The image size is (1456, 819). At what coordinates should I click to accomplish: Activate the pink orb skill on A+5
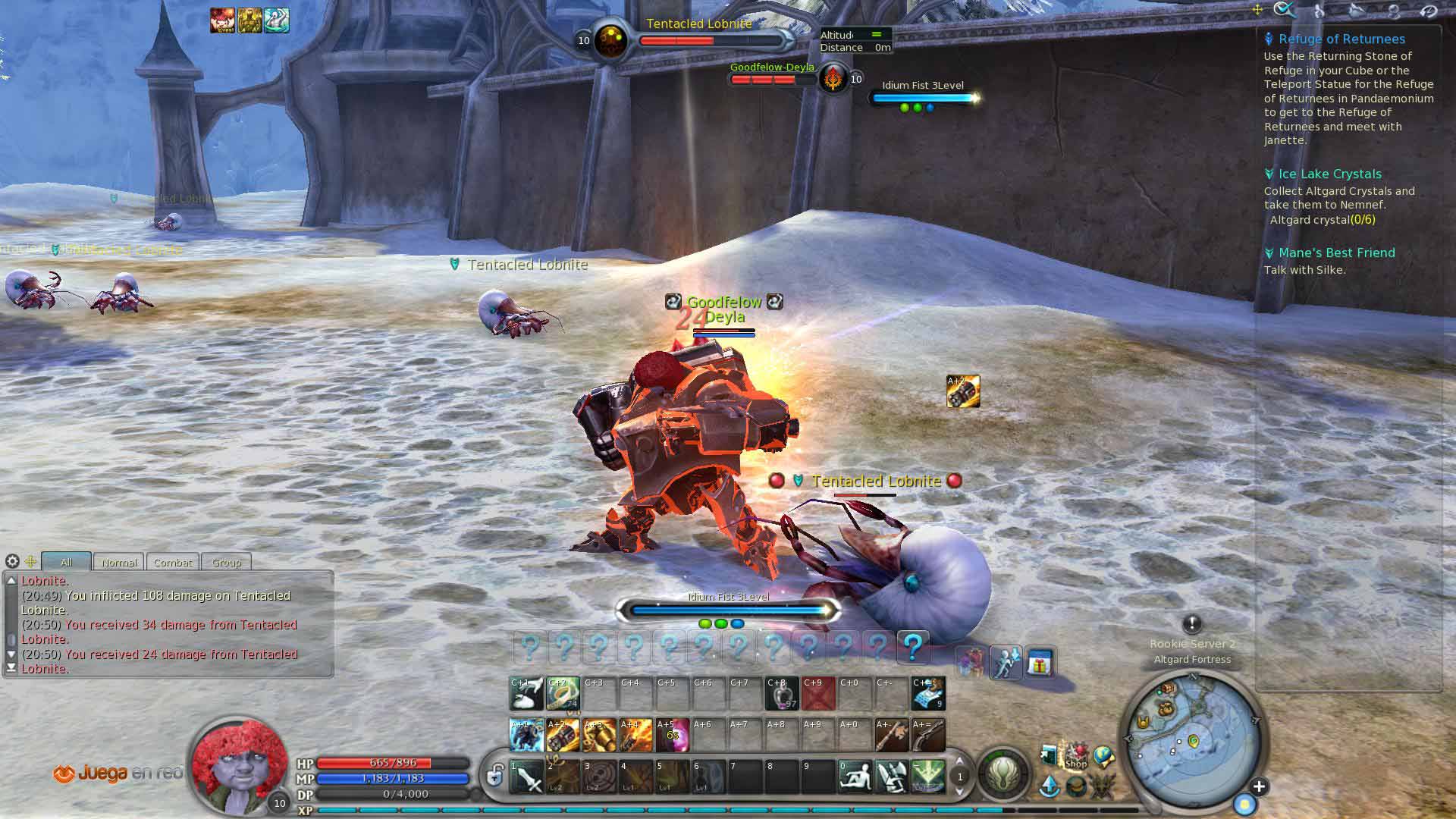pos(672,735)
